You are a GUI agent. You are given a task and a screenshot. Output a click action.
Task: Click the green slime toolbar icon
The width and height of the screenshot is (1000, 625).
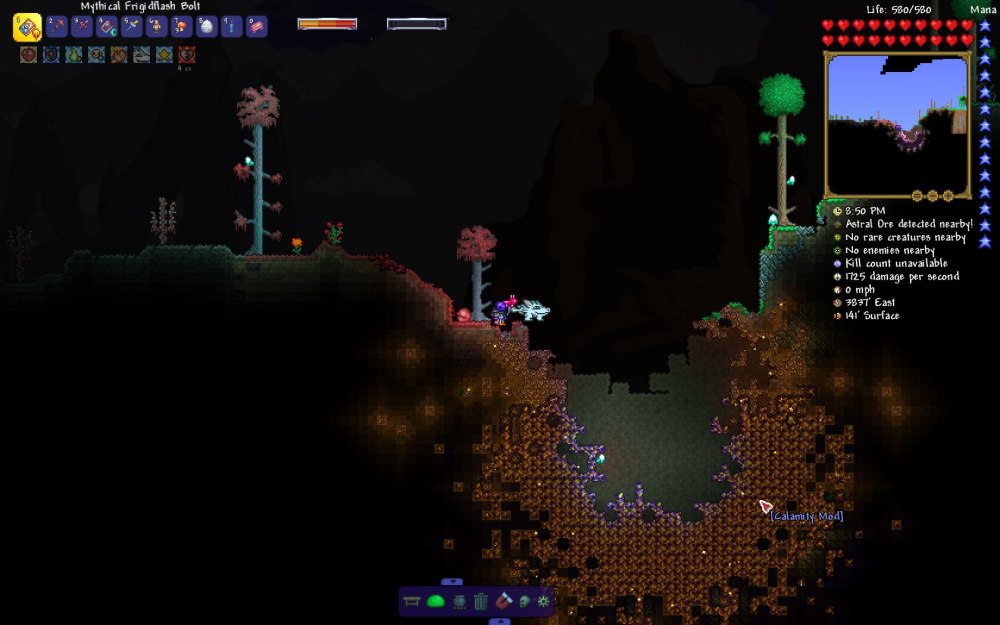[x=436, y=601]
